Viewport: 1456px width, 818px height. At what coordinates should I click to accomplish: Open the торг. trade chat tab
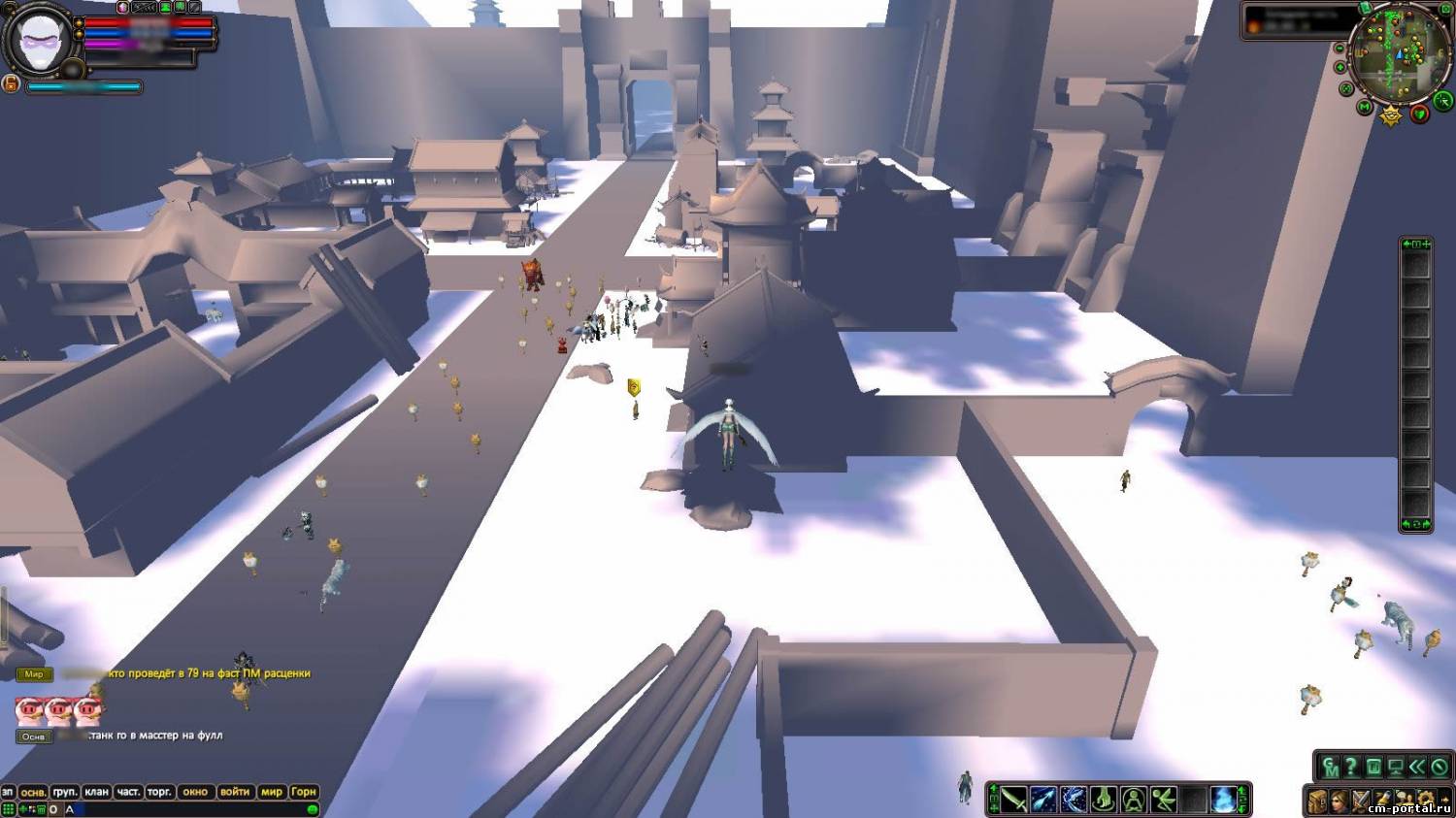click(159, 792)
